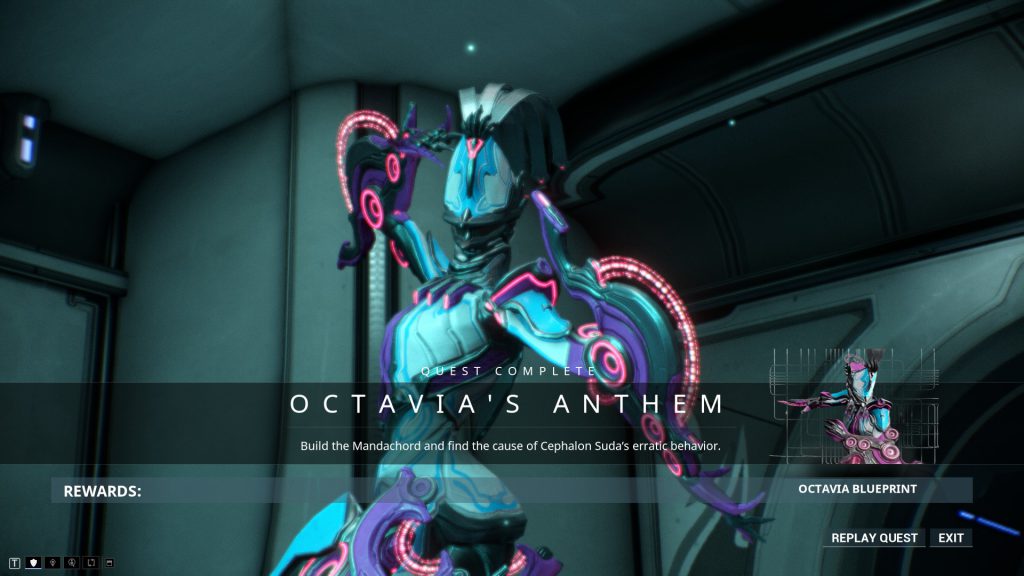Select the shield emblem chat tab
The height and width of the screenshot is (576, 1024).
33,563
